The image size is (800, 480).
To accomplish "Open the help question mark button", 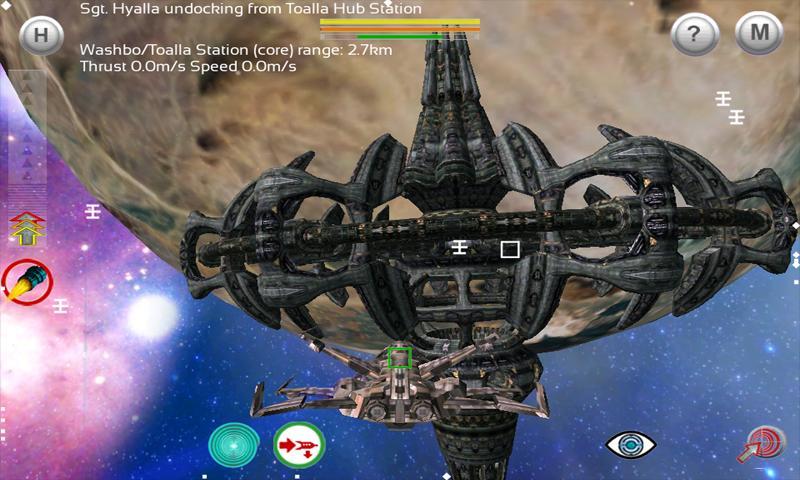I will (694, 35).
